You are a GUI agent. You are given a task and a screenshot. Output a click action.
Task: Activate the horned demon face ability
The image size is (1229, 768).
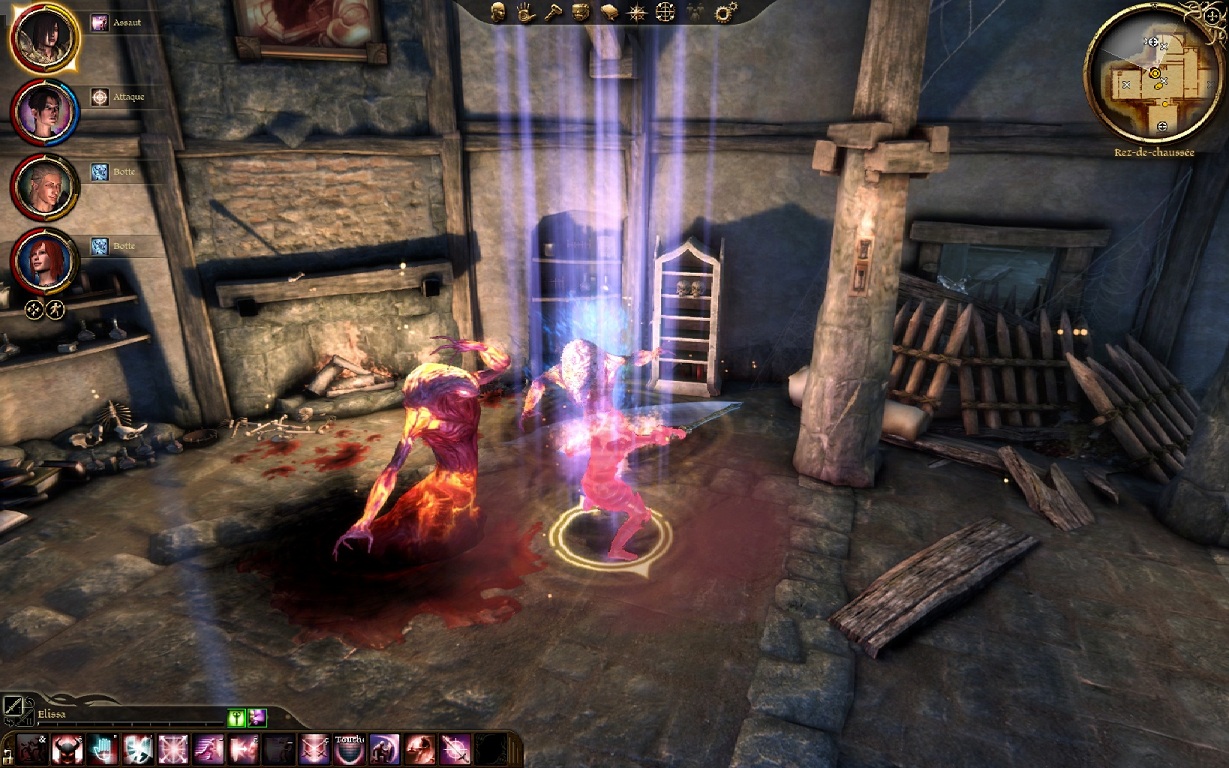point(68,749)
